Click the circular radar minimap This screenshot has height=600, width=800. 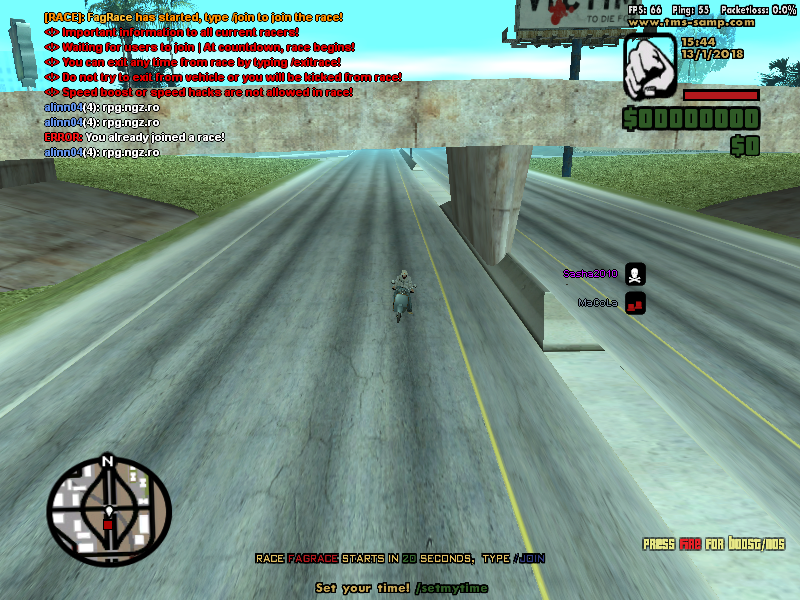coord(109,512)
